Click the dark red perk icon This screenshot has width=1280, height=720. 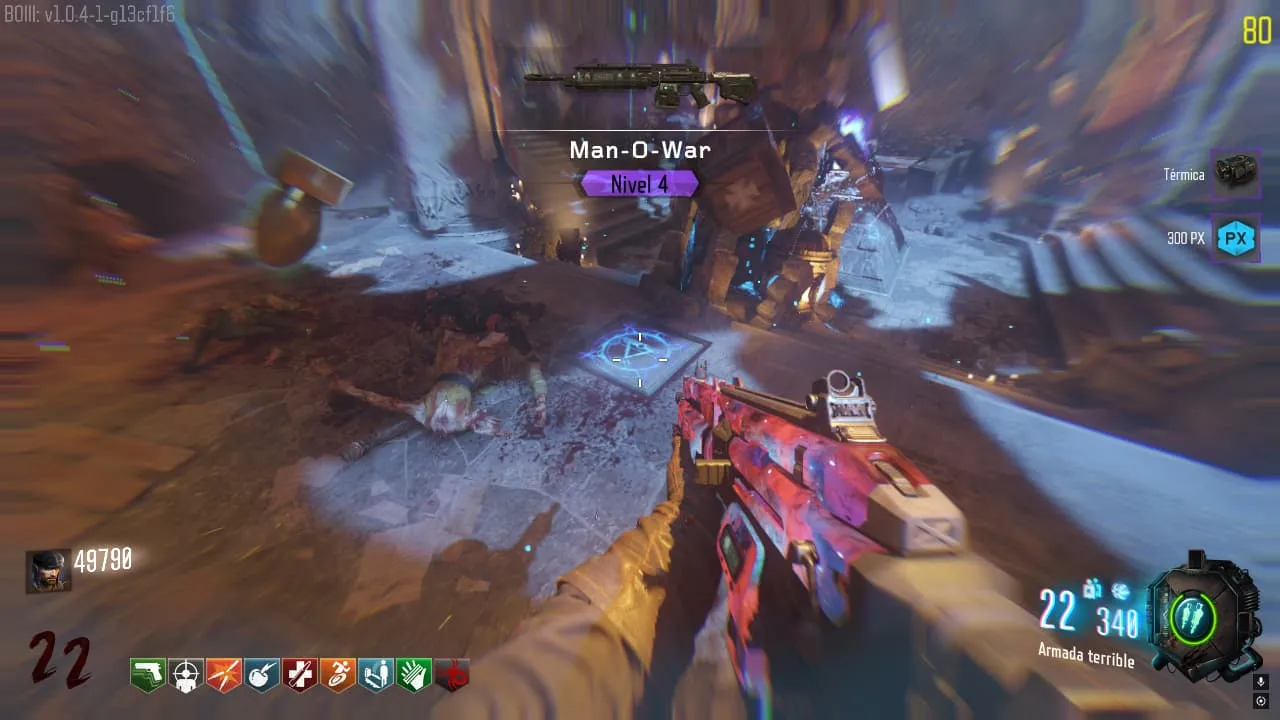[x=451, y=676]
